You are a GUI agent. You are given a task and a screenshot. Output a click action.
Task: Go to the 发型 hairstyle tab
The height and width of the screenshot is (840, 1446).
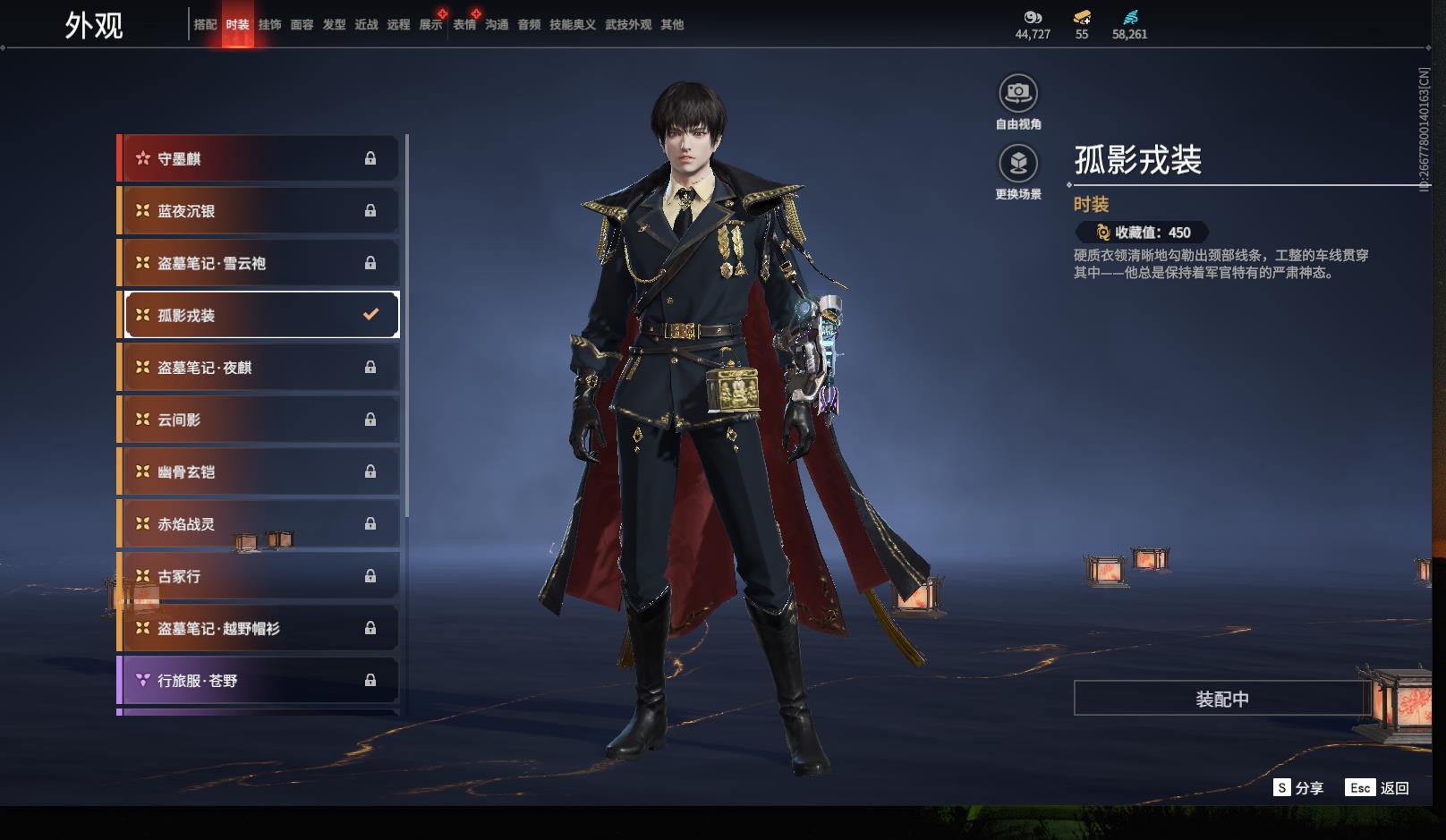coord(334,25)
